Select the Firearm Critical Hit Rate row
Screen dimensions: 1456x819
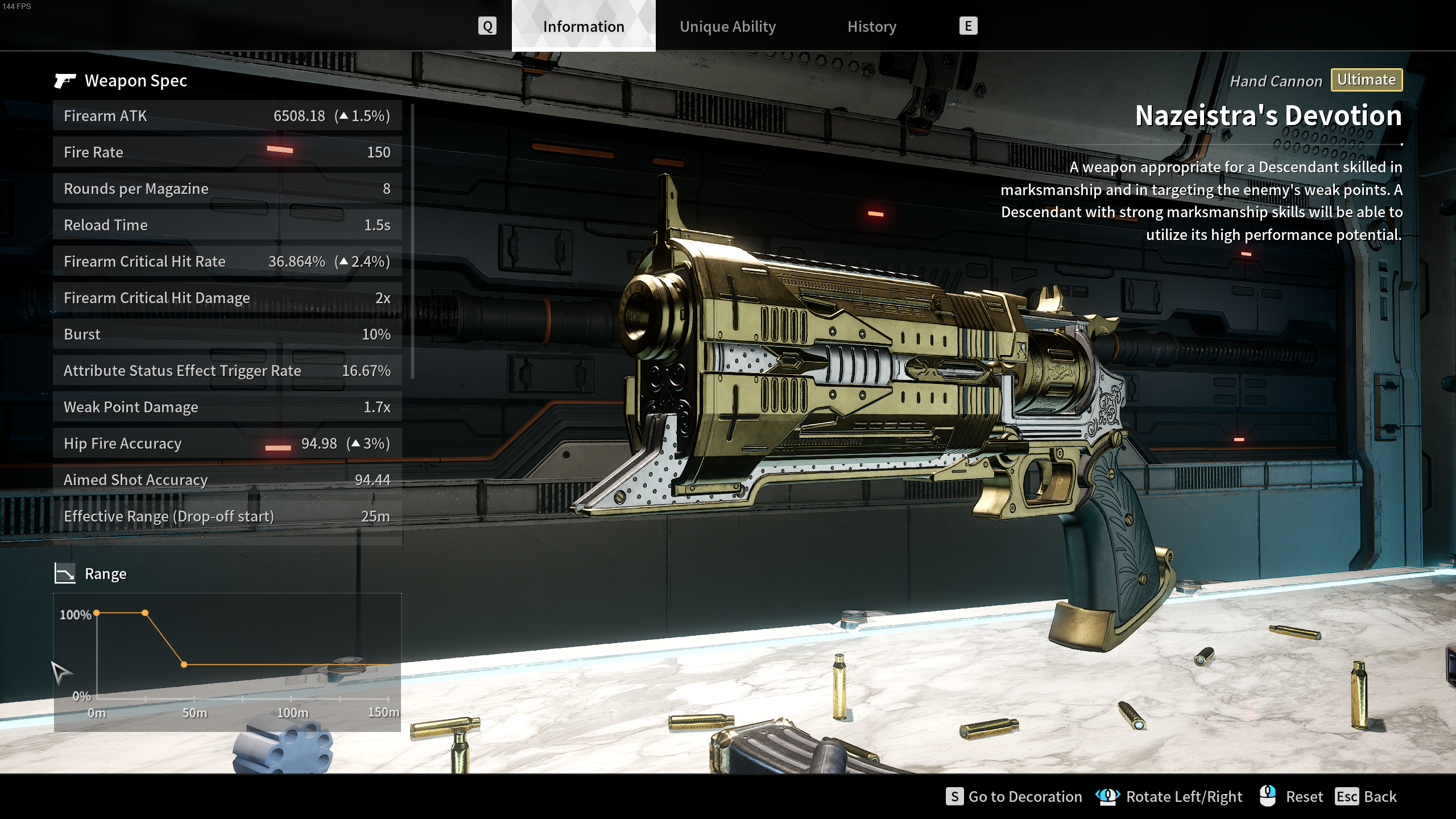pos(227,262)
